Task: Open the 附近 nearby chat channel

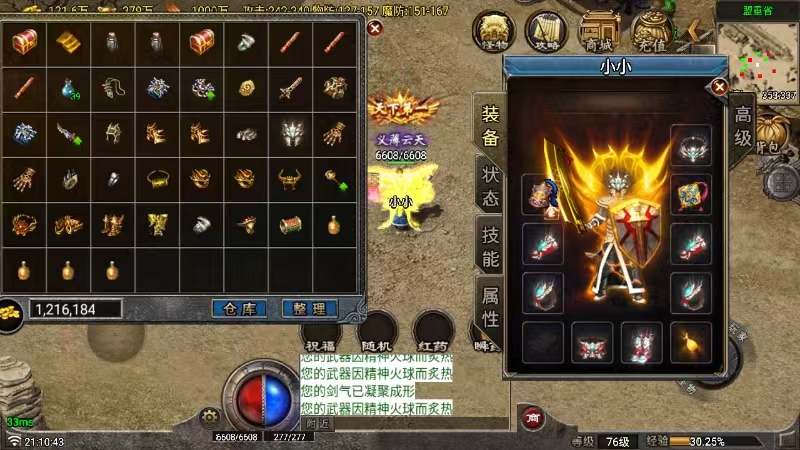Action: (318, 423)
